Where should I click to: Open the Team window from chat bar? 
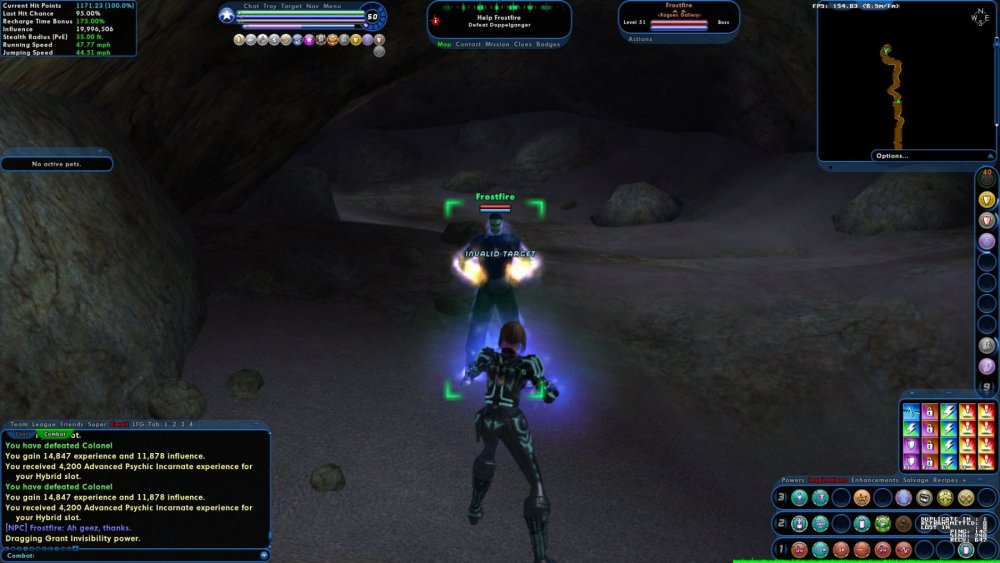[18, 425]
